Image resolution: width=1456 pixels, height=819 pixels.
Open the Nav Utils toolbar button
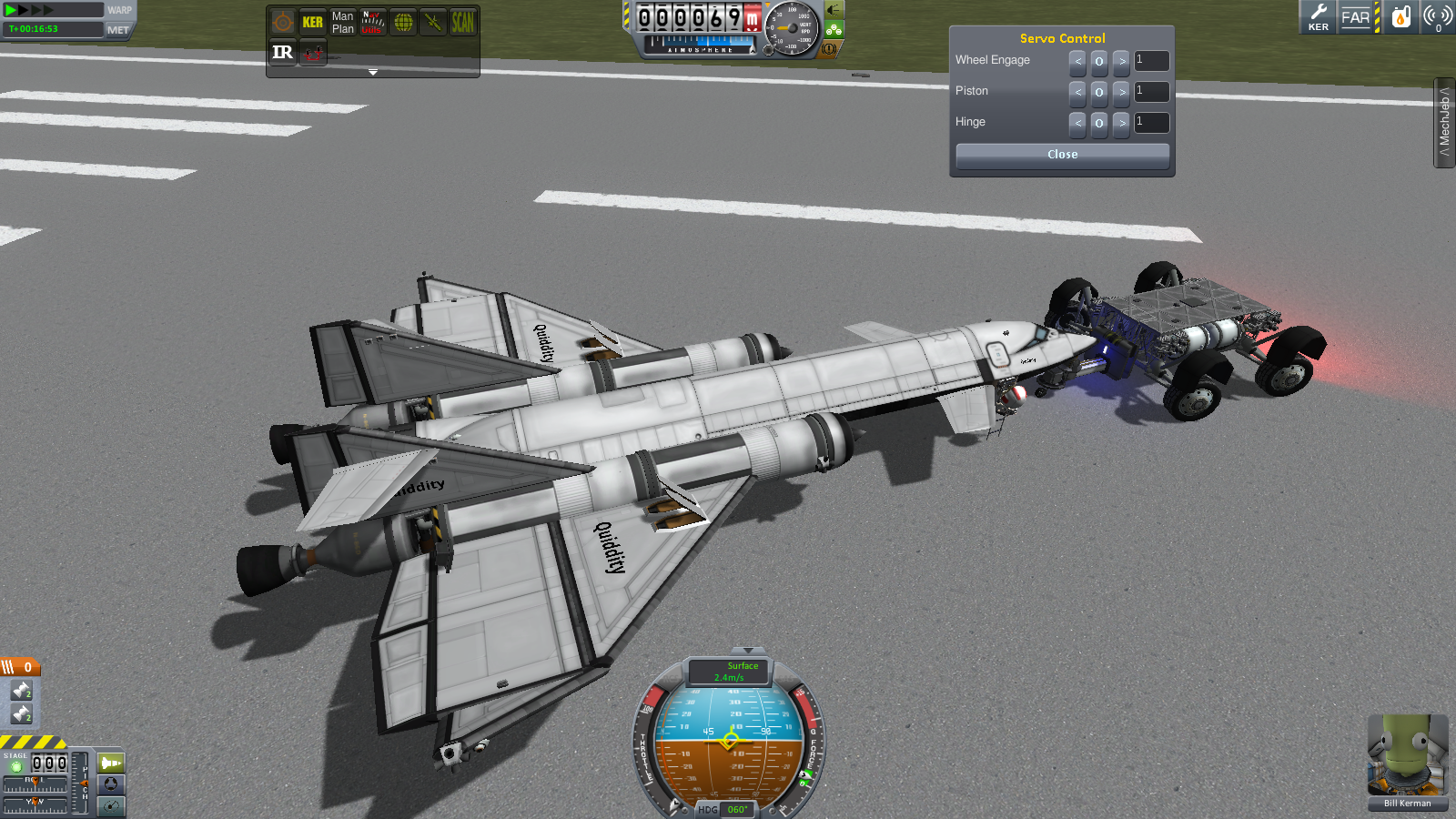click(372, 23)
